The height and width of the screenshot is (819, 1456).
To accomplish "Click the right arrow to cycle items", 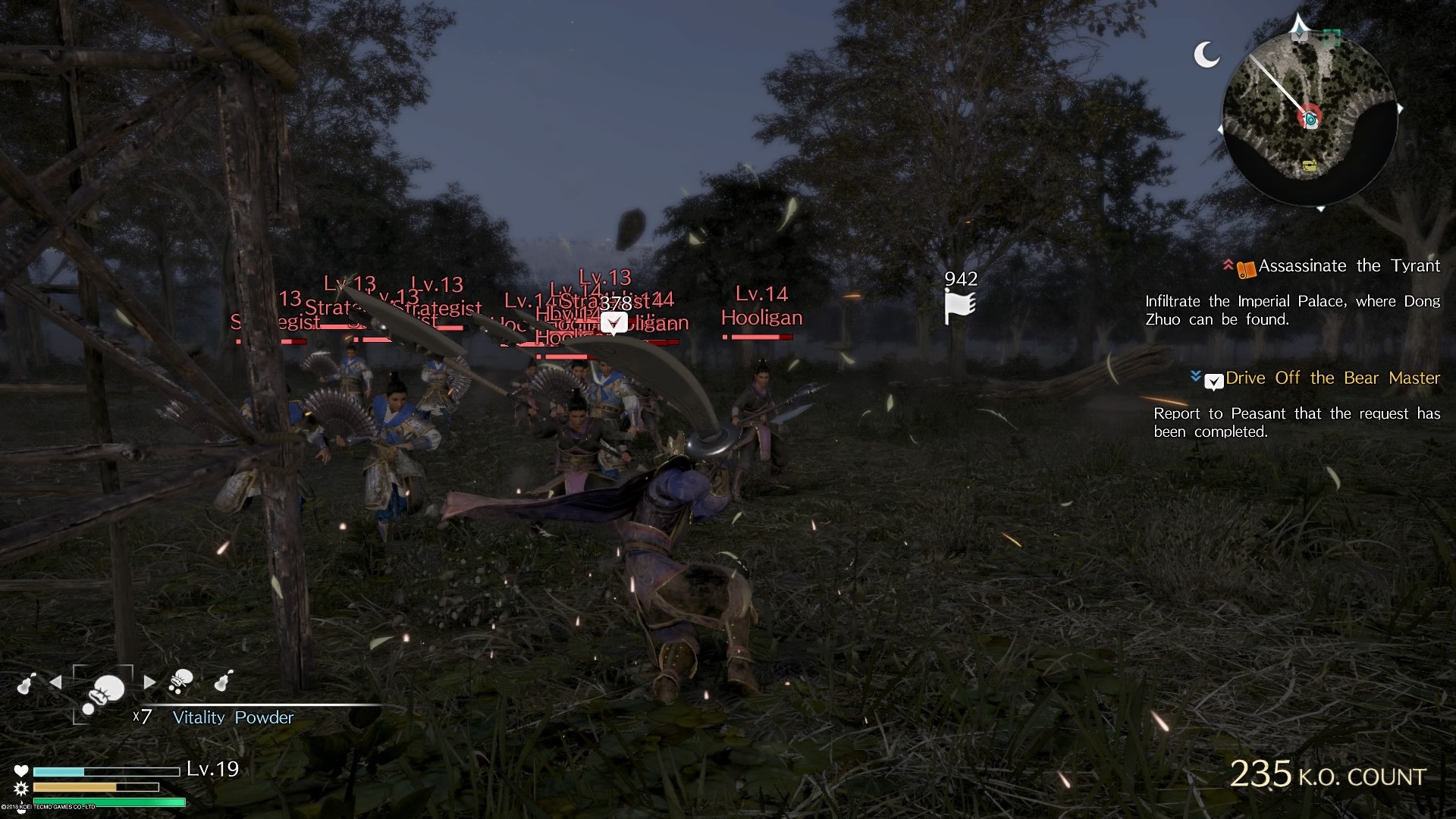I will (x=150, y=681).
